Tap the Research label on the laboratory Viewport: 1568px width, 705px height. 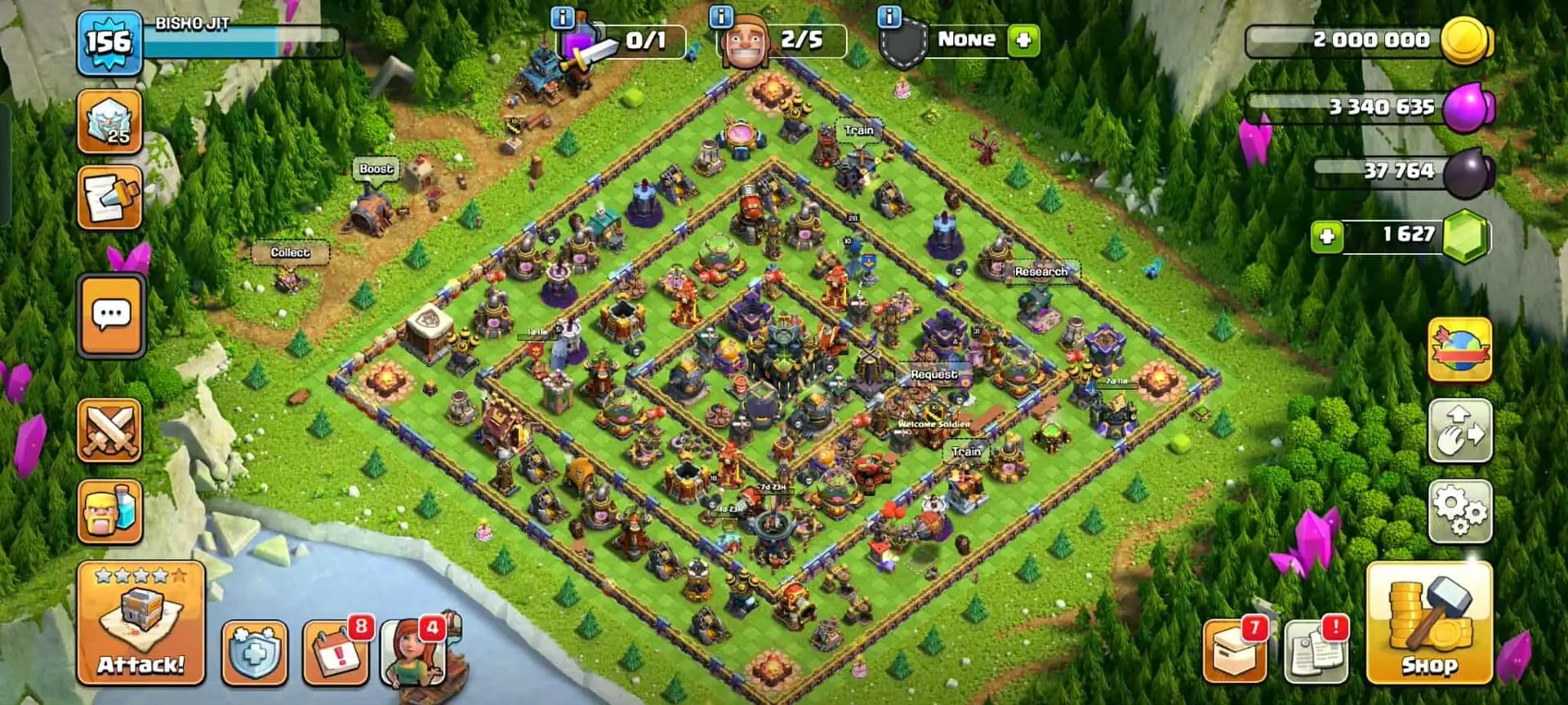(1040, 270)
